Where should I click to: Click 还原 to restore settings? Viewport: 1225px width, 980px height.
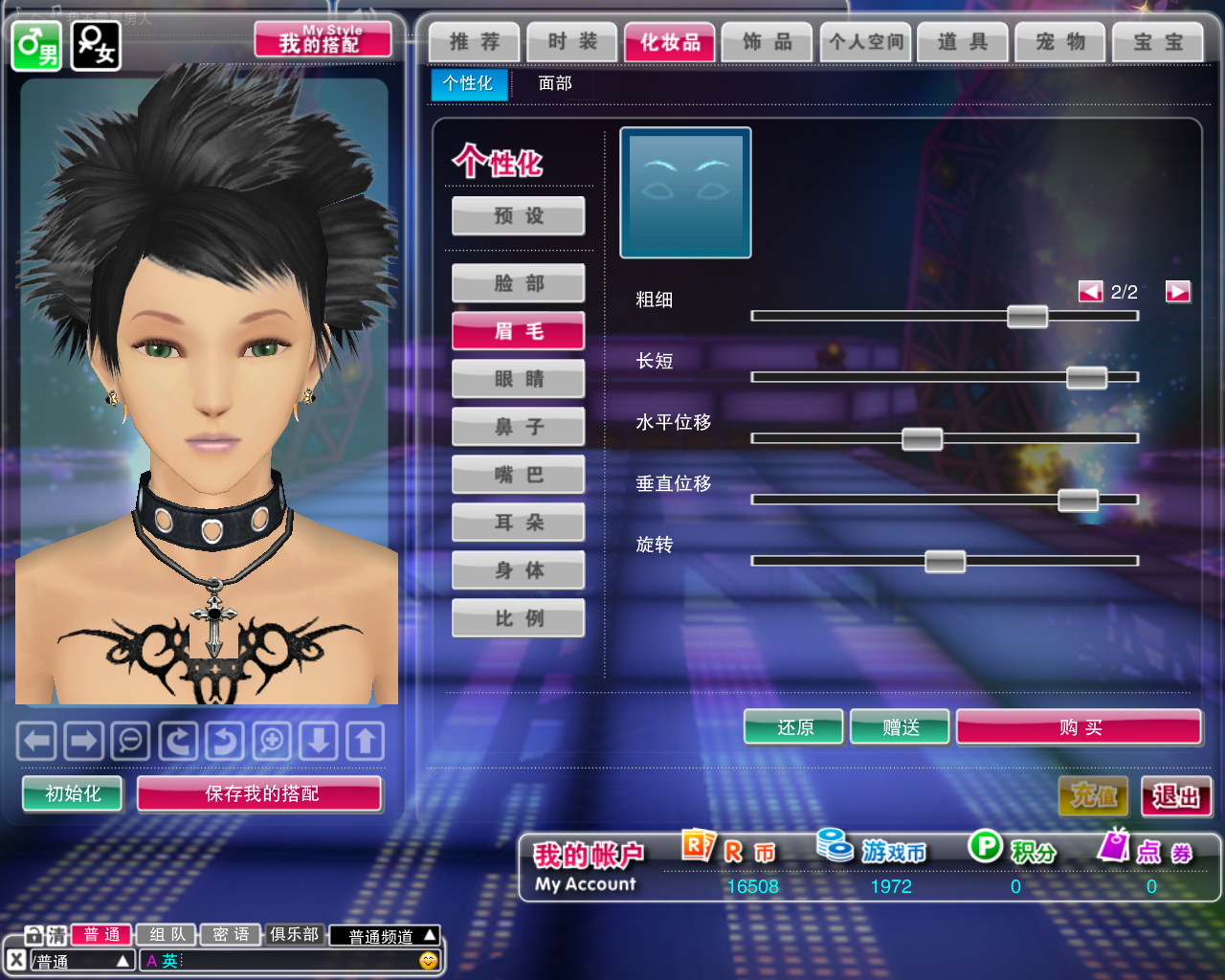point(794,727)
